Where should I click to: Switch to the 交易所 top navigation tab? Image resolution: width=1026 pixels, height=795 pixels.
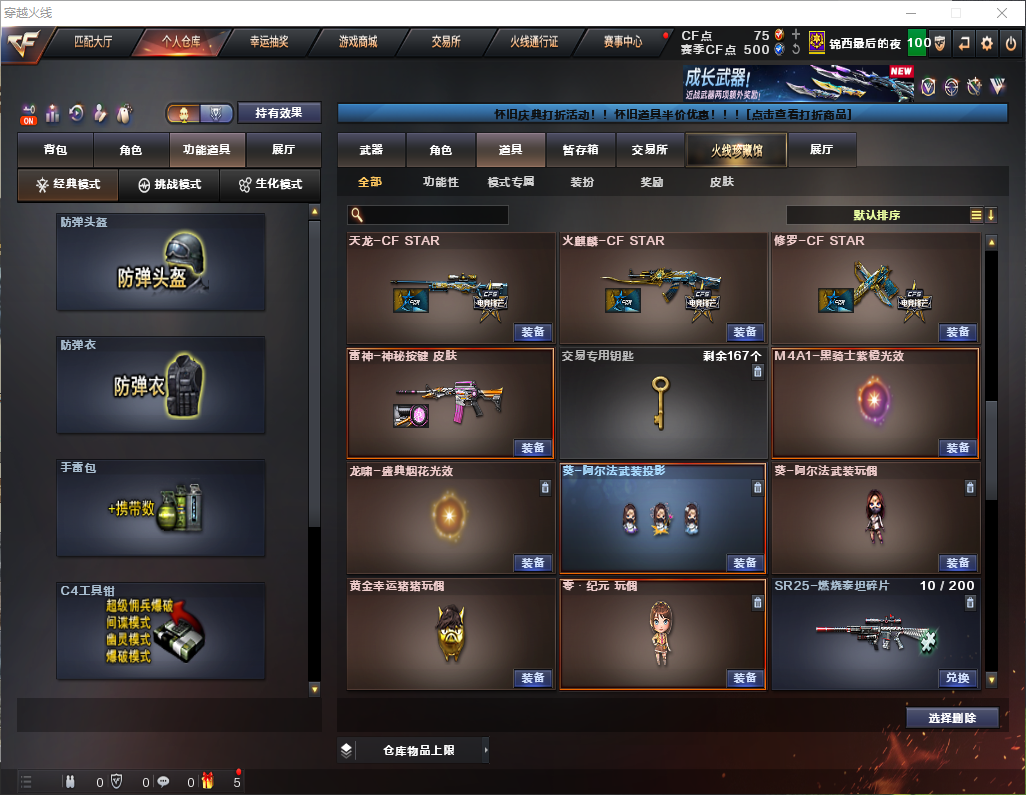click(x=446, y=42)
